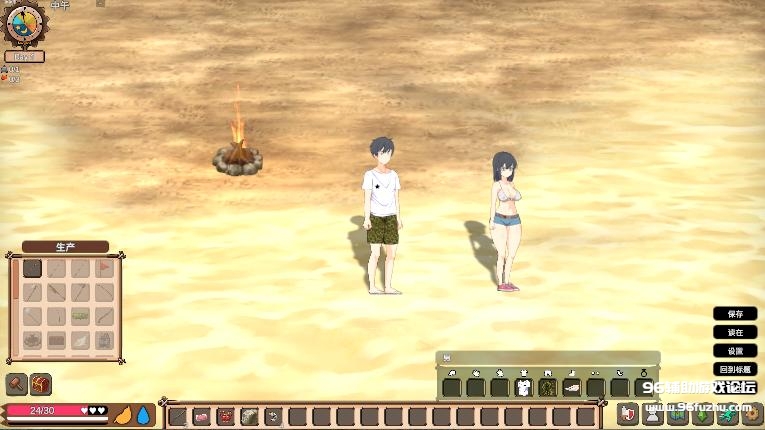Screen dimensions: 765x430
Task: Select the raw meat hotbar slot
Action: [x=202, y=416]
